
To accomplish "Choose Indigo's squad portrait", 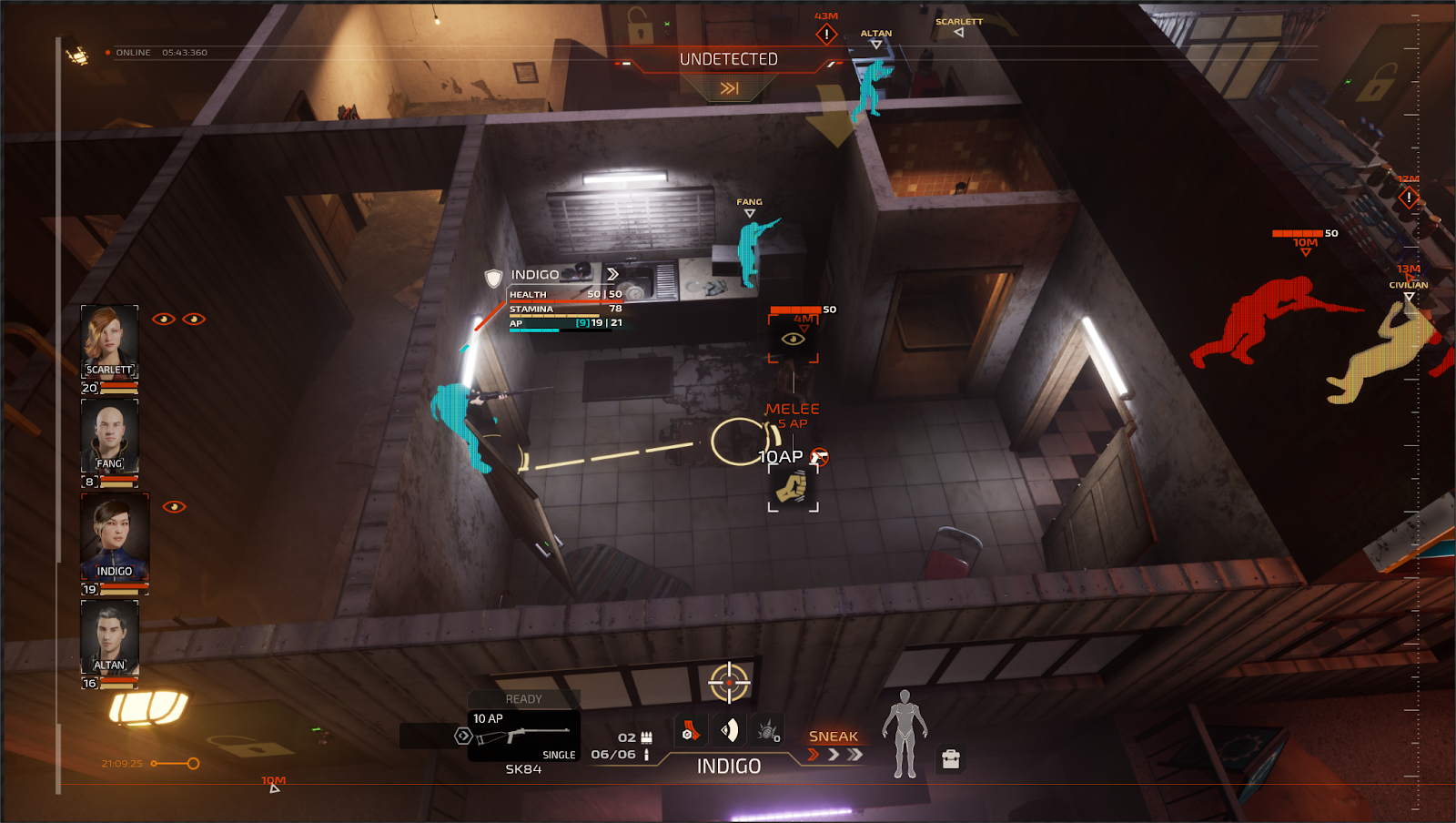I will [115, 537].
